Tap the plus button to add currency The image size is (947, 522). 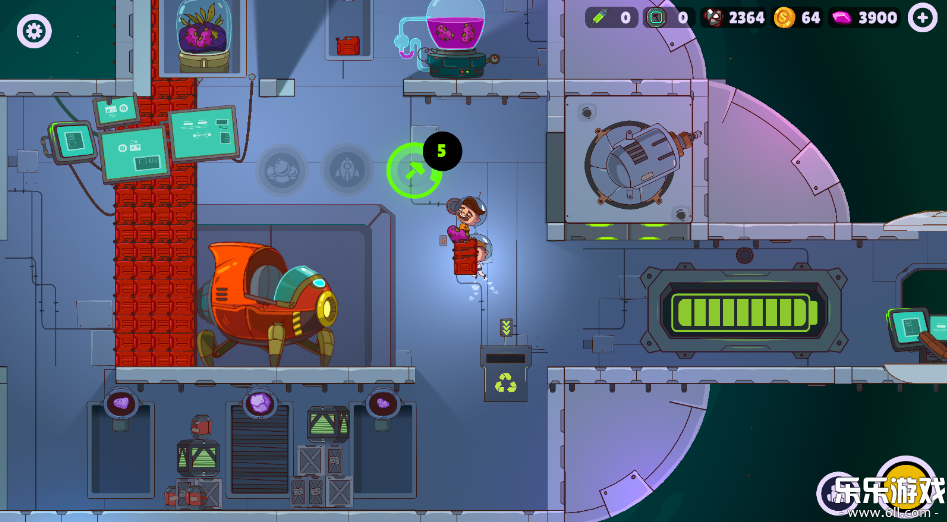[x=922, y=17]
